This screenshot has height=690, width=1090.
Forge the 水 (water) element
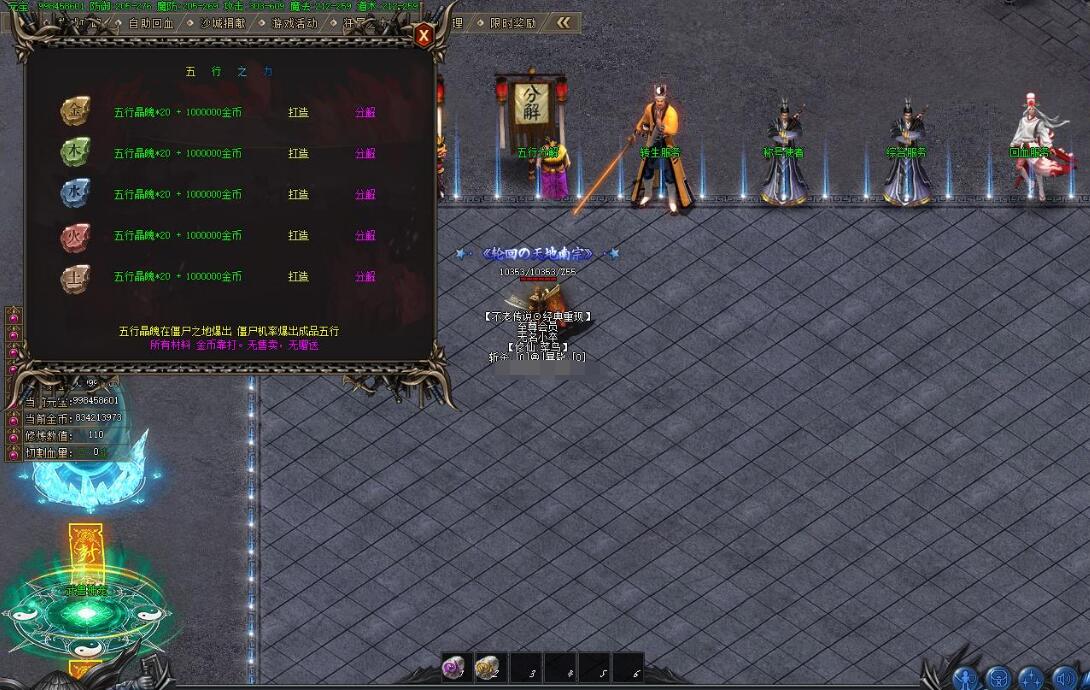pos(298,194)
